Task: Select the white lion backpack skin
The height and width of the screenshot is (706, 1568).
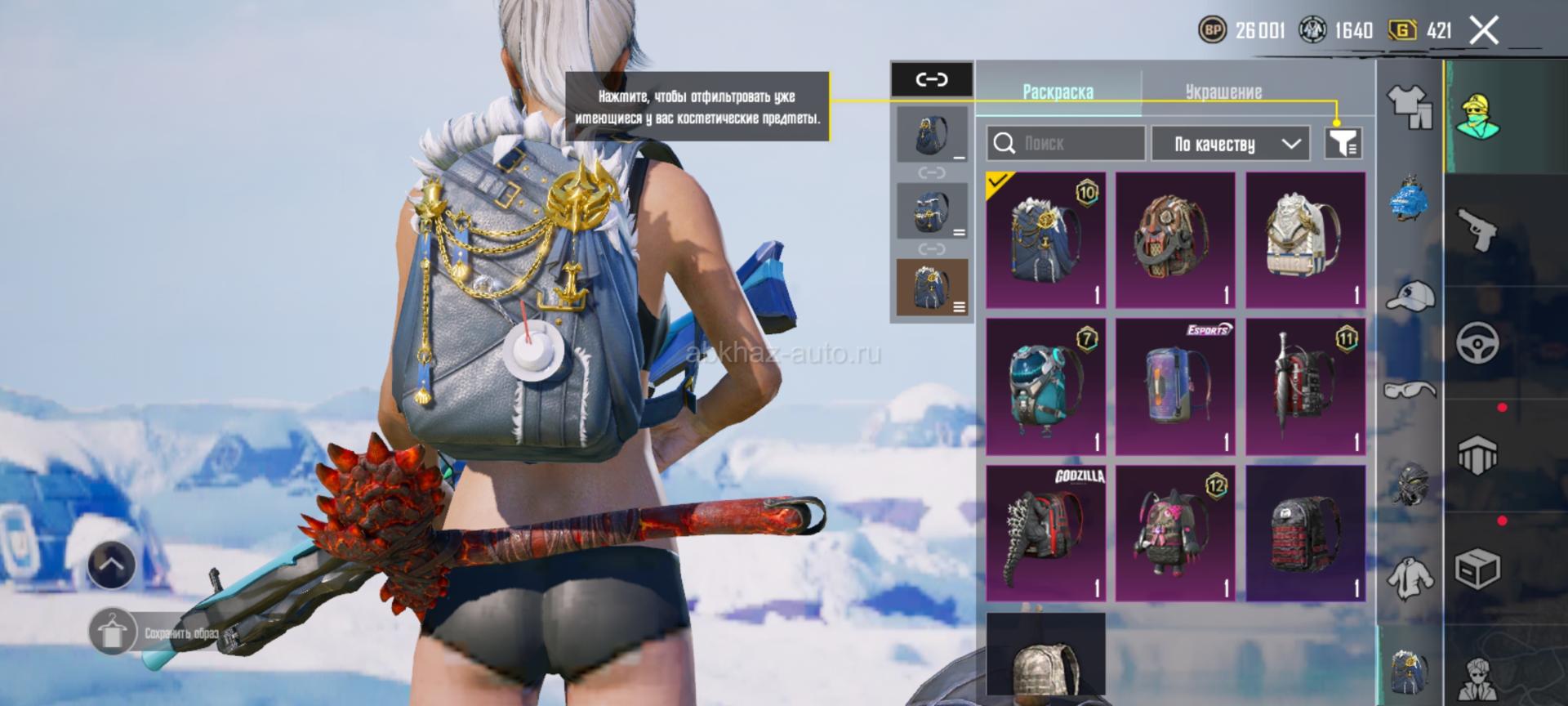Action: (x=1305, y=239)
